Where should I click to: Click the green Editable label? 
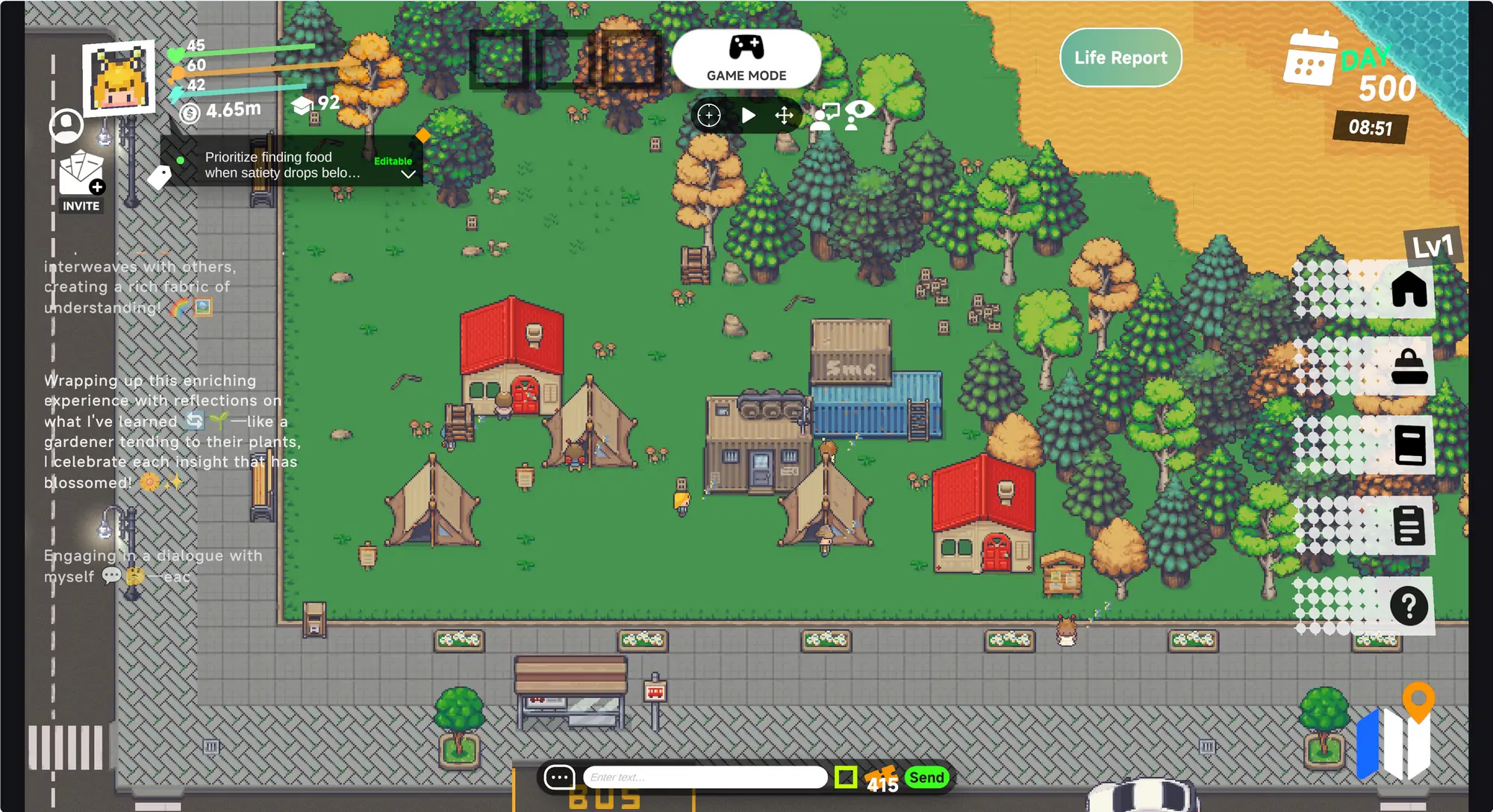(393, 161)
